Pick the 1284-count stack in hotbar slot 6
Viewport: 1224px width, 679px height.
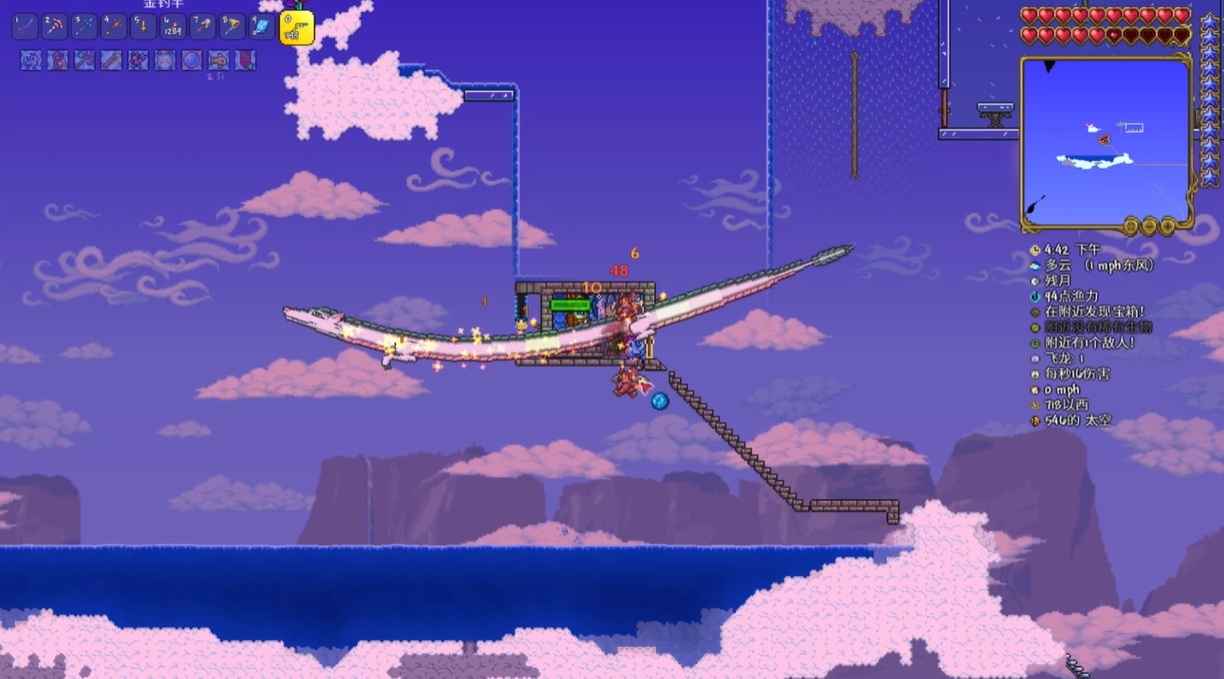click(x=173, y=26)
